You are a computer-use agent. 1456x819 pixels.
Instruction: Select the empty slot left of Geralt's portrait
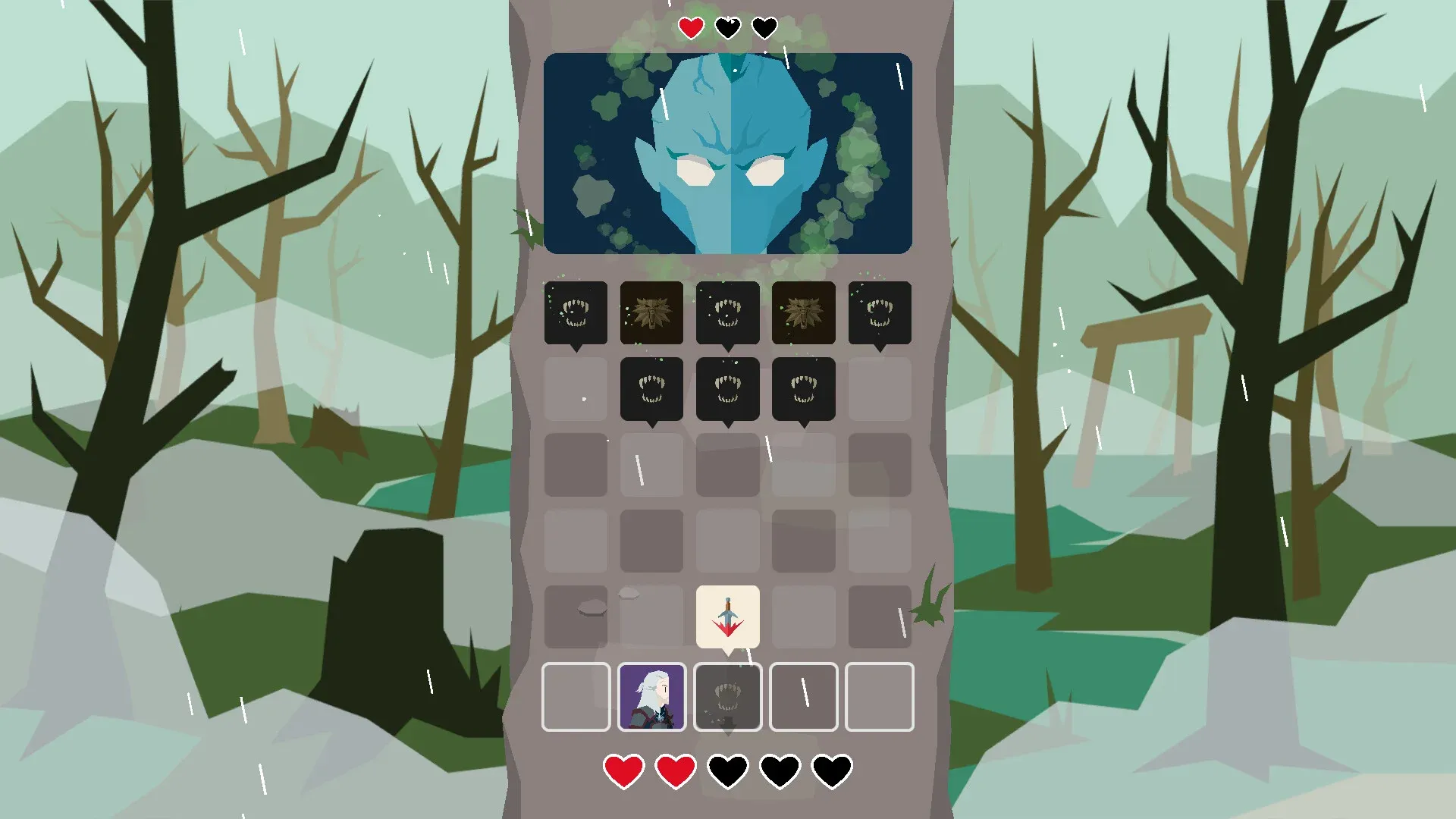point(576,696)
